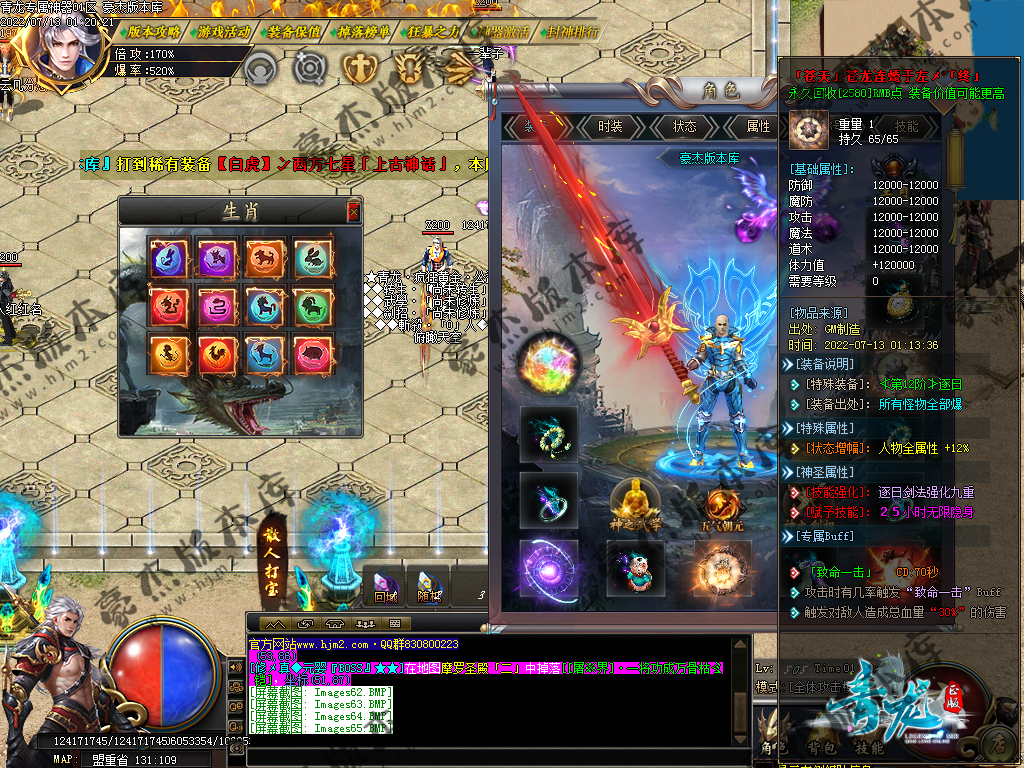Select the snake zodiac icon
The image size is (1024, 768).
[x=215, y=306]
